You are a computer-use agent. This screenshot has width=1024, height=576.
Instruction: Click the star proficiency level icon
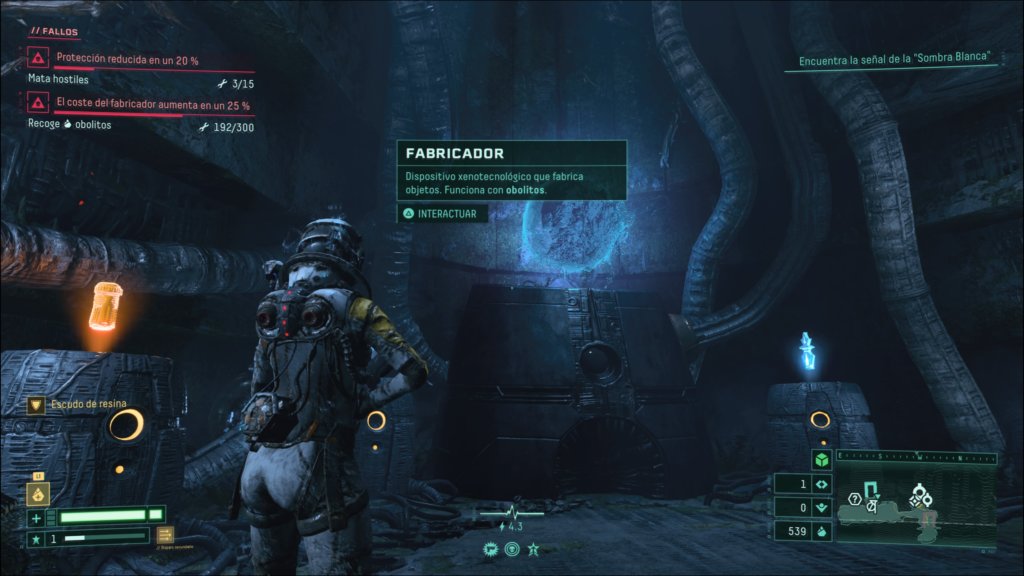pos(37,539)
